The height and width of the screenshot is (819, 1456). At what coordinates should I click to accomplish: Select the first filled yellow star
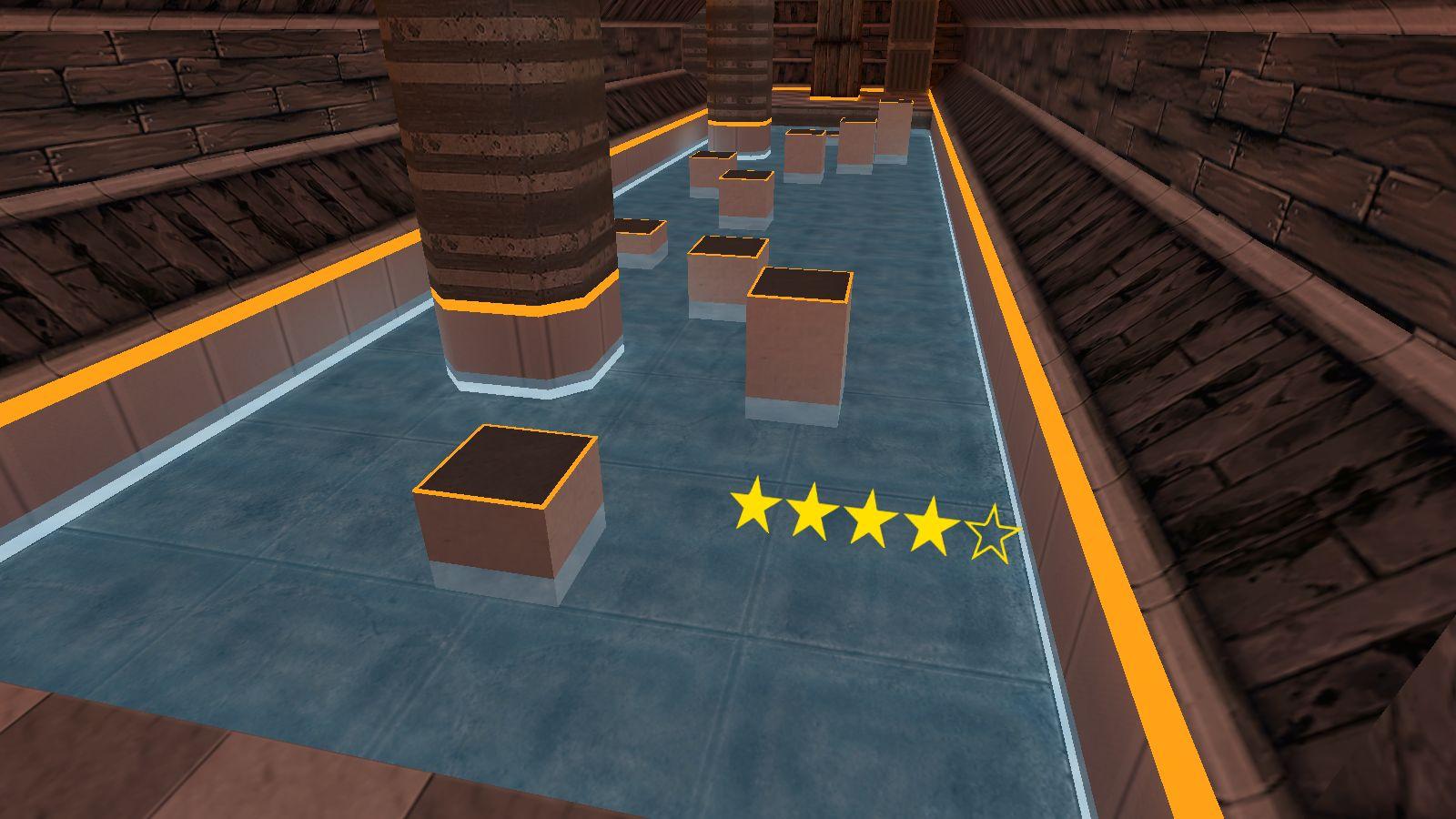coord(753,507)
